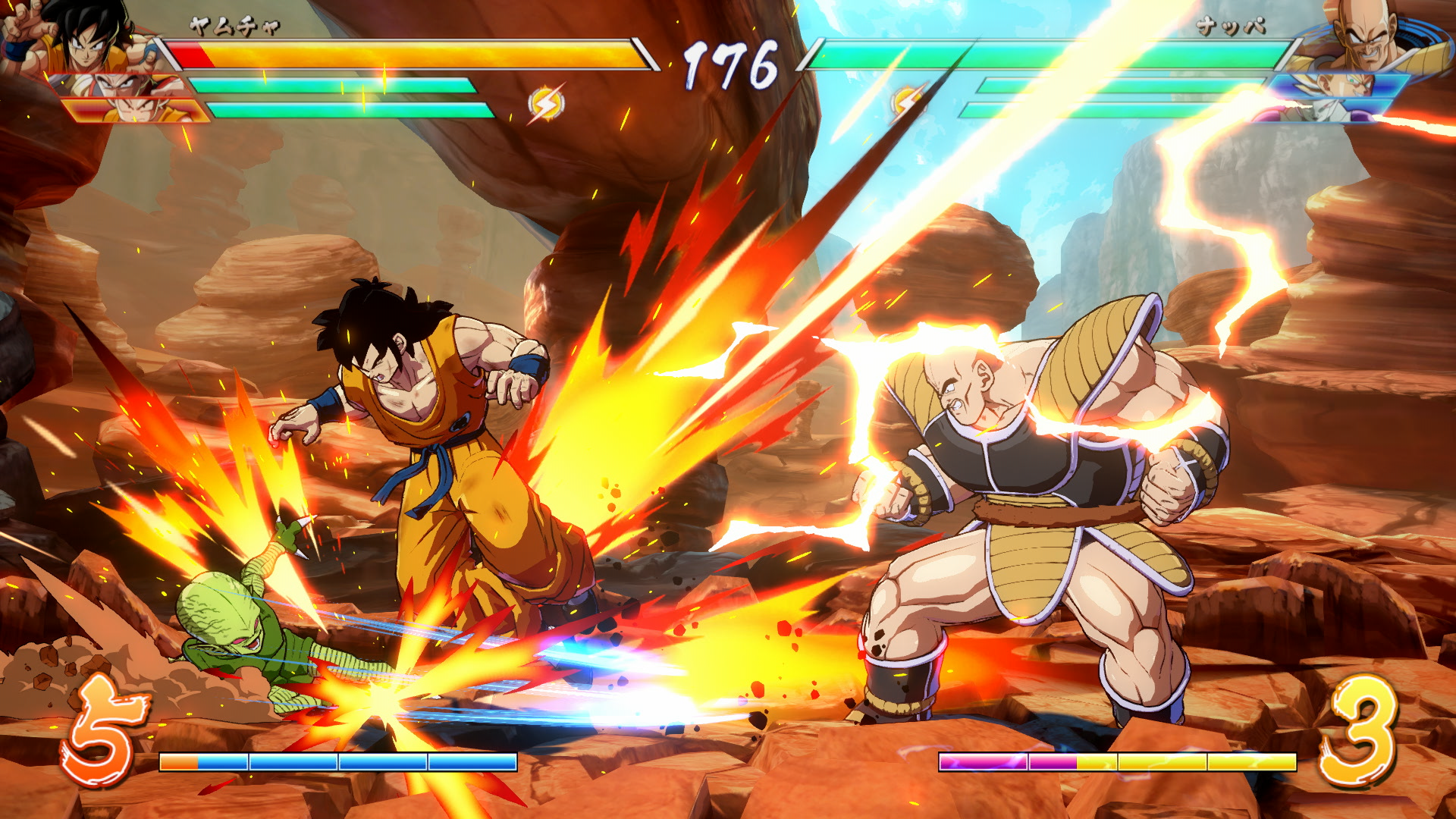
Task: Choose the Goku assist portrait
Action: (x=140, y=111)
